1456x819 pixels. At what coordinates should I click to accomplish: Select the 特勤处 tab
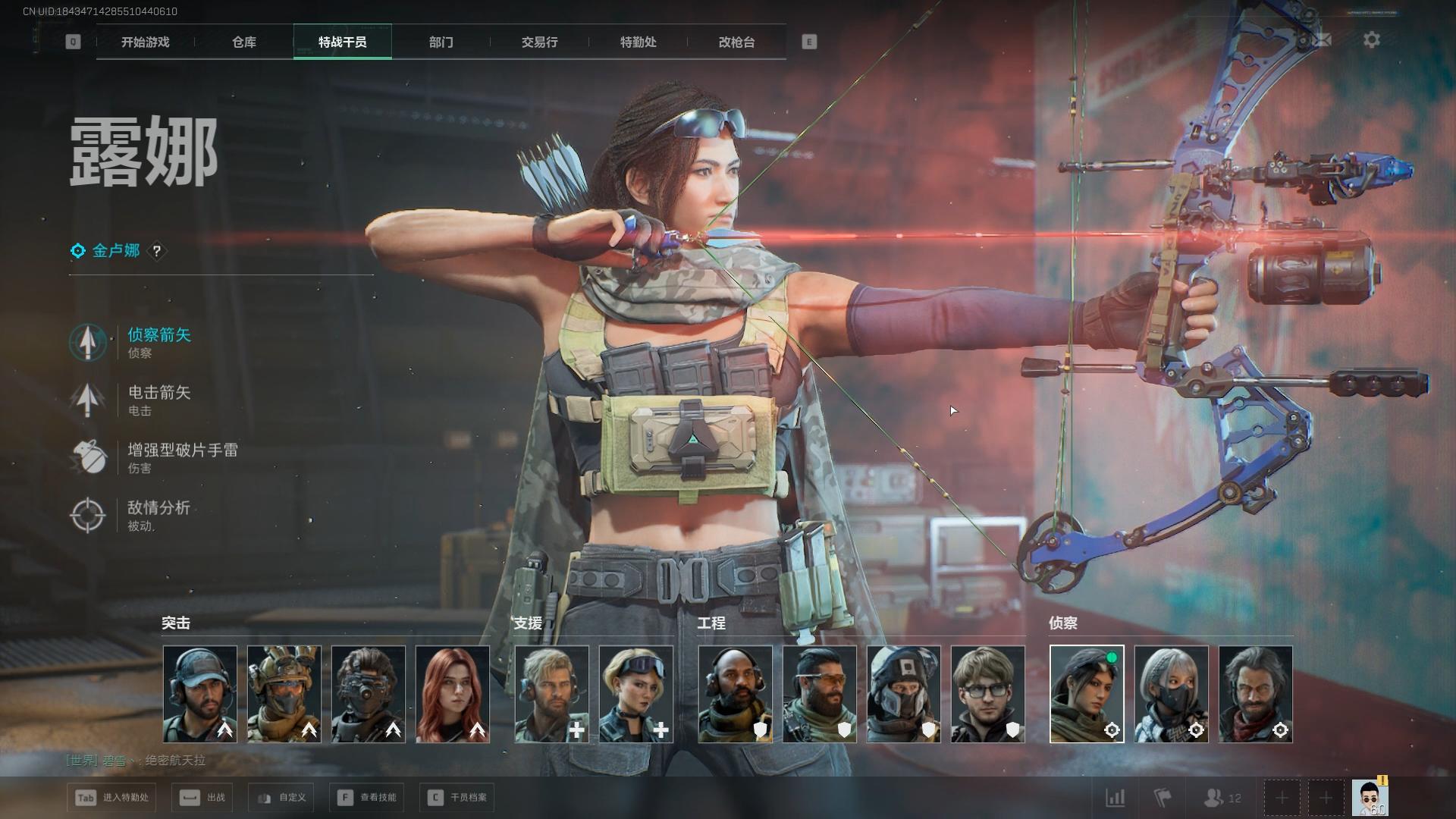(638, 42)
